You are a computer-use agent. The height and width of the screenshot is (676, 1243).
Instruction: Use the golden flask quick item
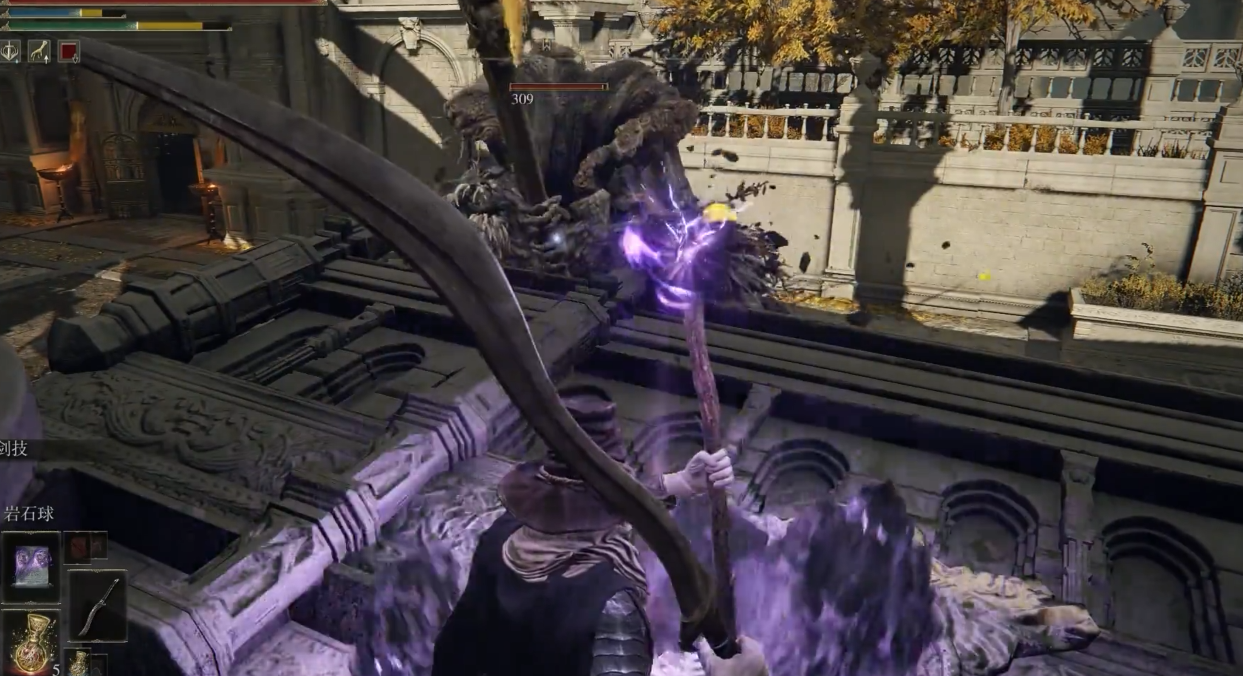[x=31, y=643]
